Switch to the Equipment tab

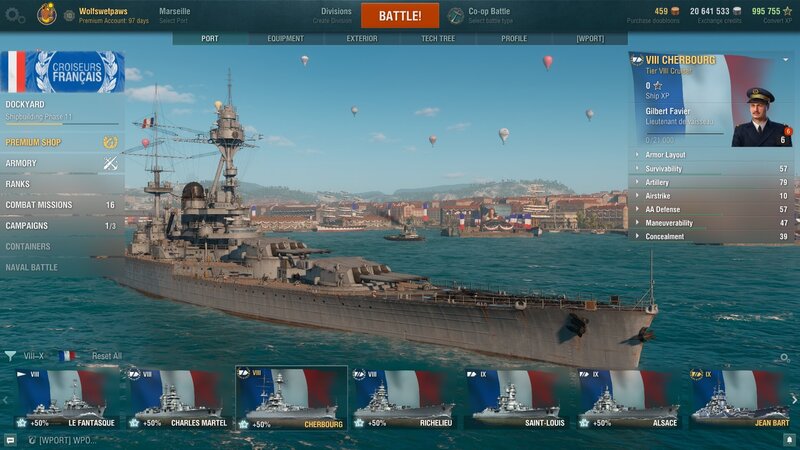click(x=285, y=39)
